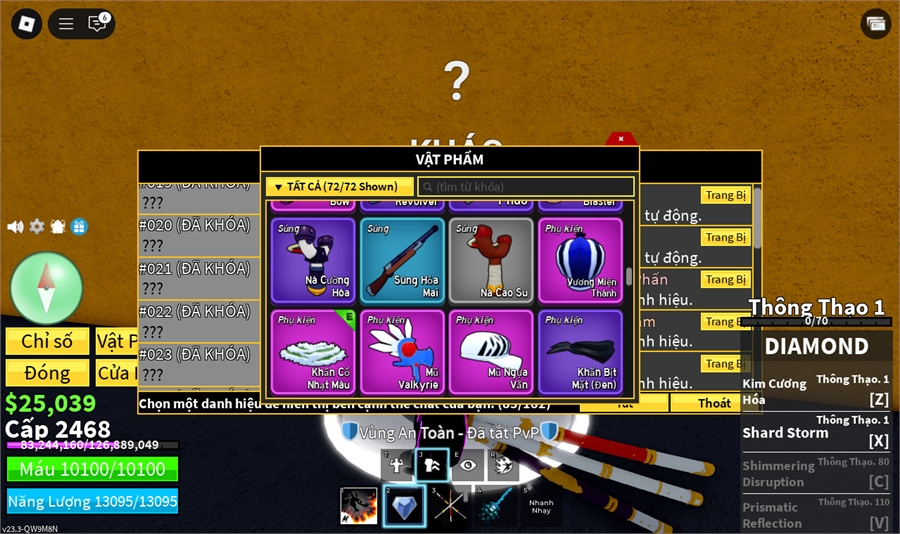Image resolution: width=900 pixels, height=534 pixels.
Task: Activate the eye observation ability icon
Action: tap(467, 465)
